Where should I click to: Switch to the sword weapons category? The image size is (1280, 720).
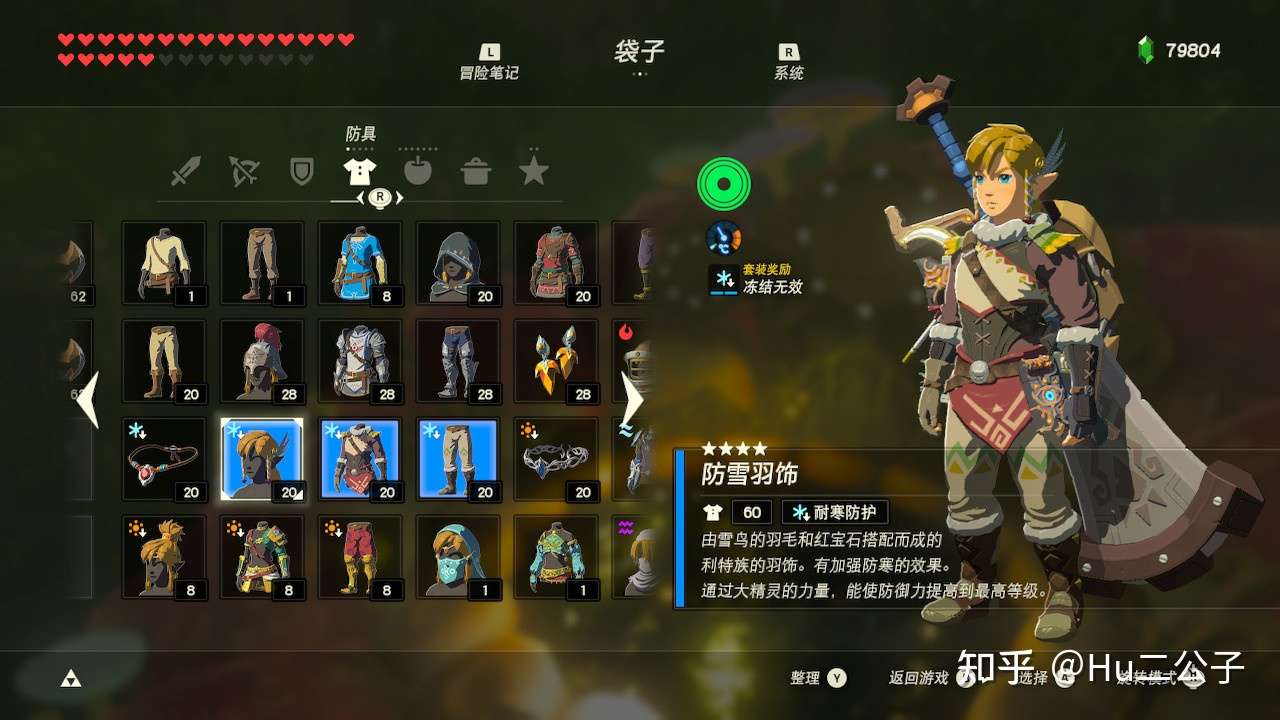coord(186,172)
